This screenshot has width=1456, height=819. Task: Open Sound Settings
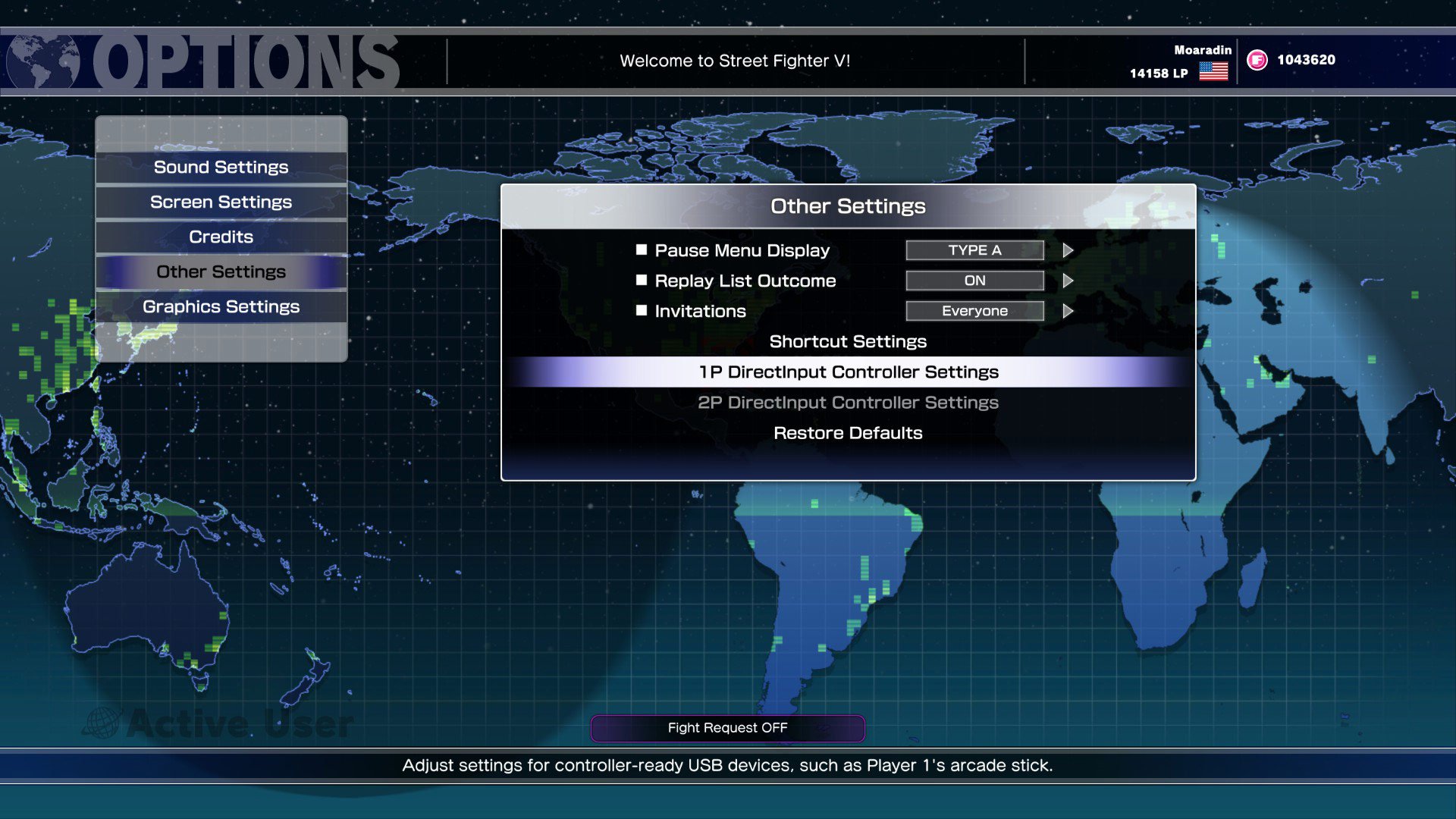pos(221,167)
